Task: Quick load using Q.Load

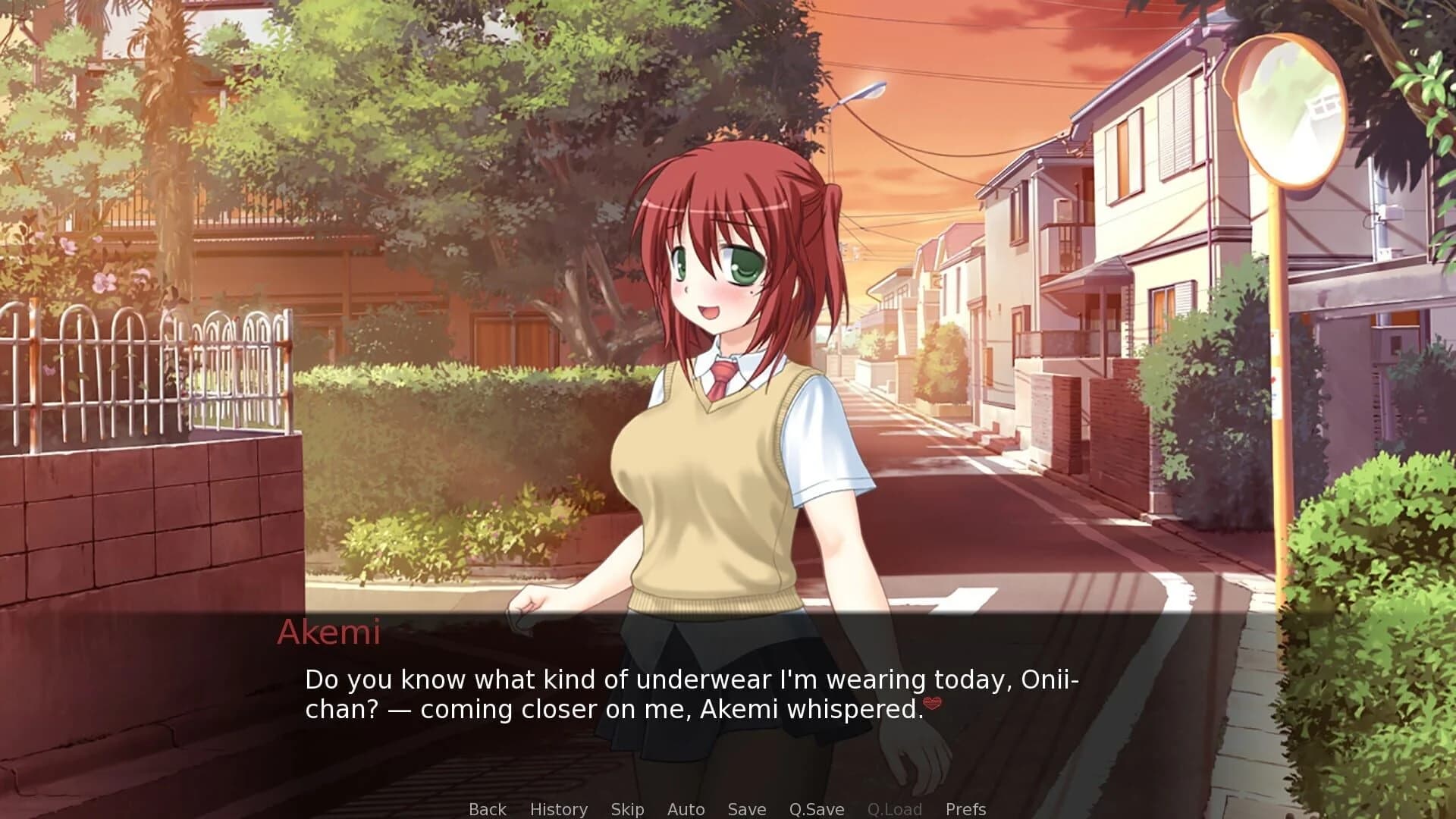Action: pyautogui.click(x=895, y=809)
